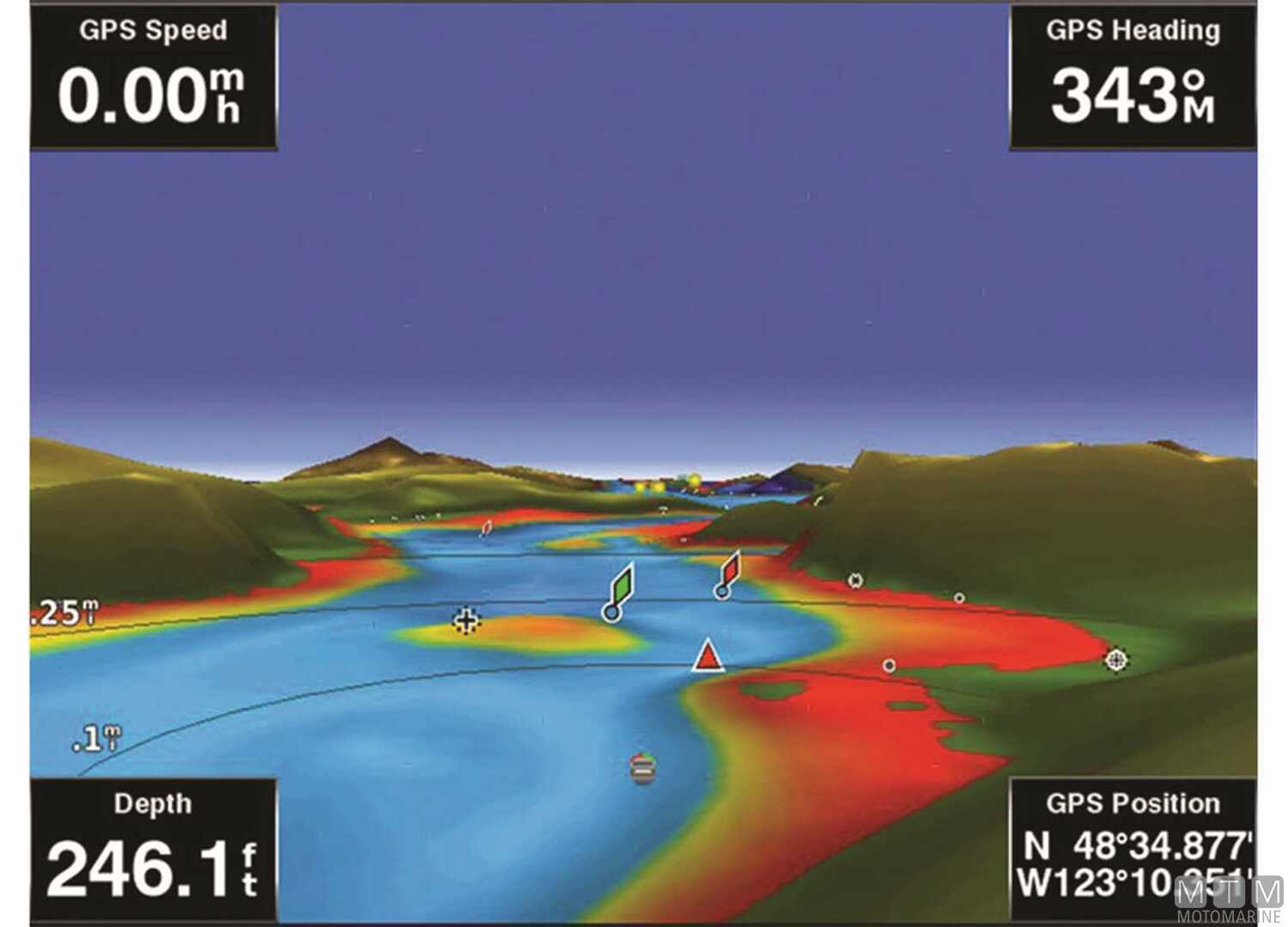Select the waypoint crosshair marker
This screenshot has height=927, width=1288.
466,620
